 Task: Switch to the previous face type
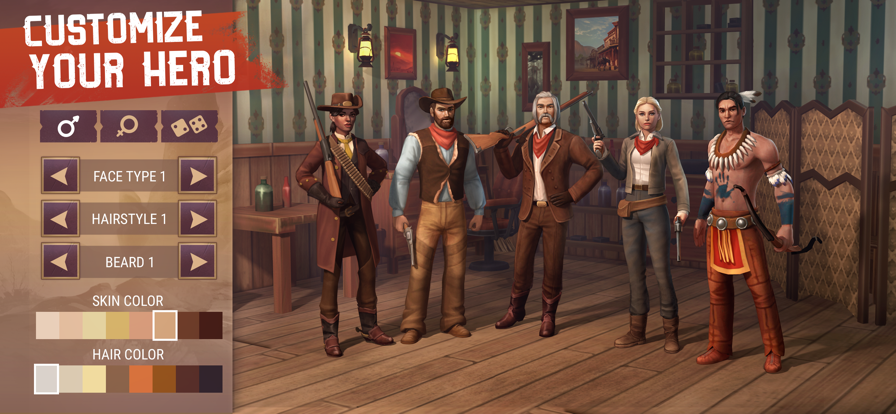click(61, 176)
